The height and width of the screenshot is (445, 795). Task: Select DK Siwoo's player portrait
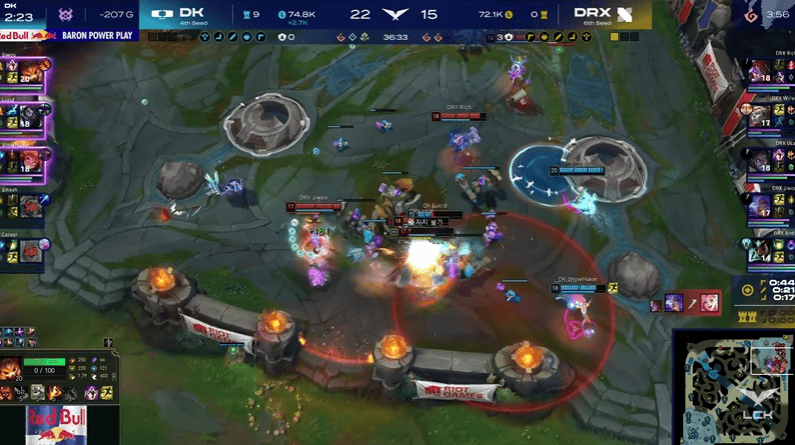(31, 73)
